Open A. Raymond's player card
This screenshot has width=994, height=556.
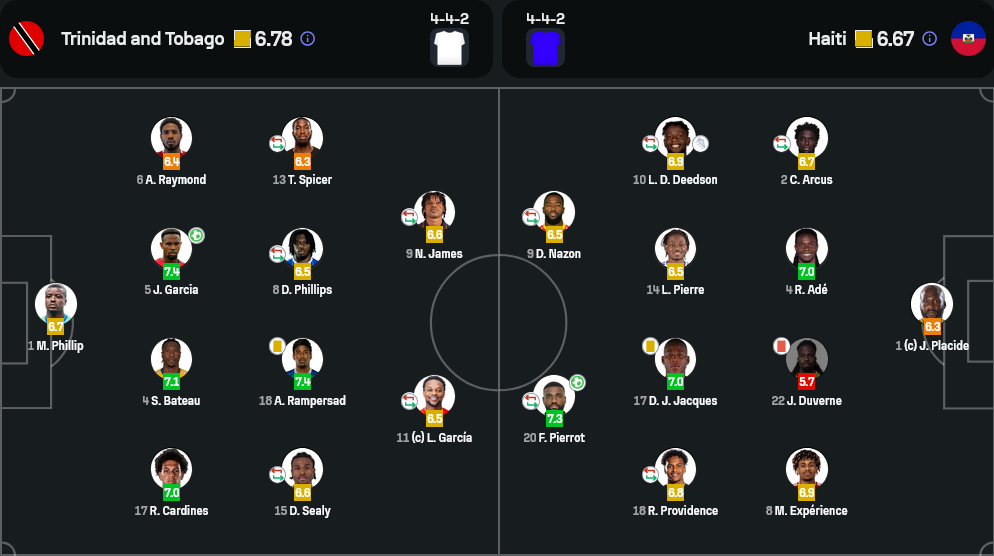coord(171,139)
